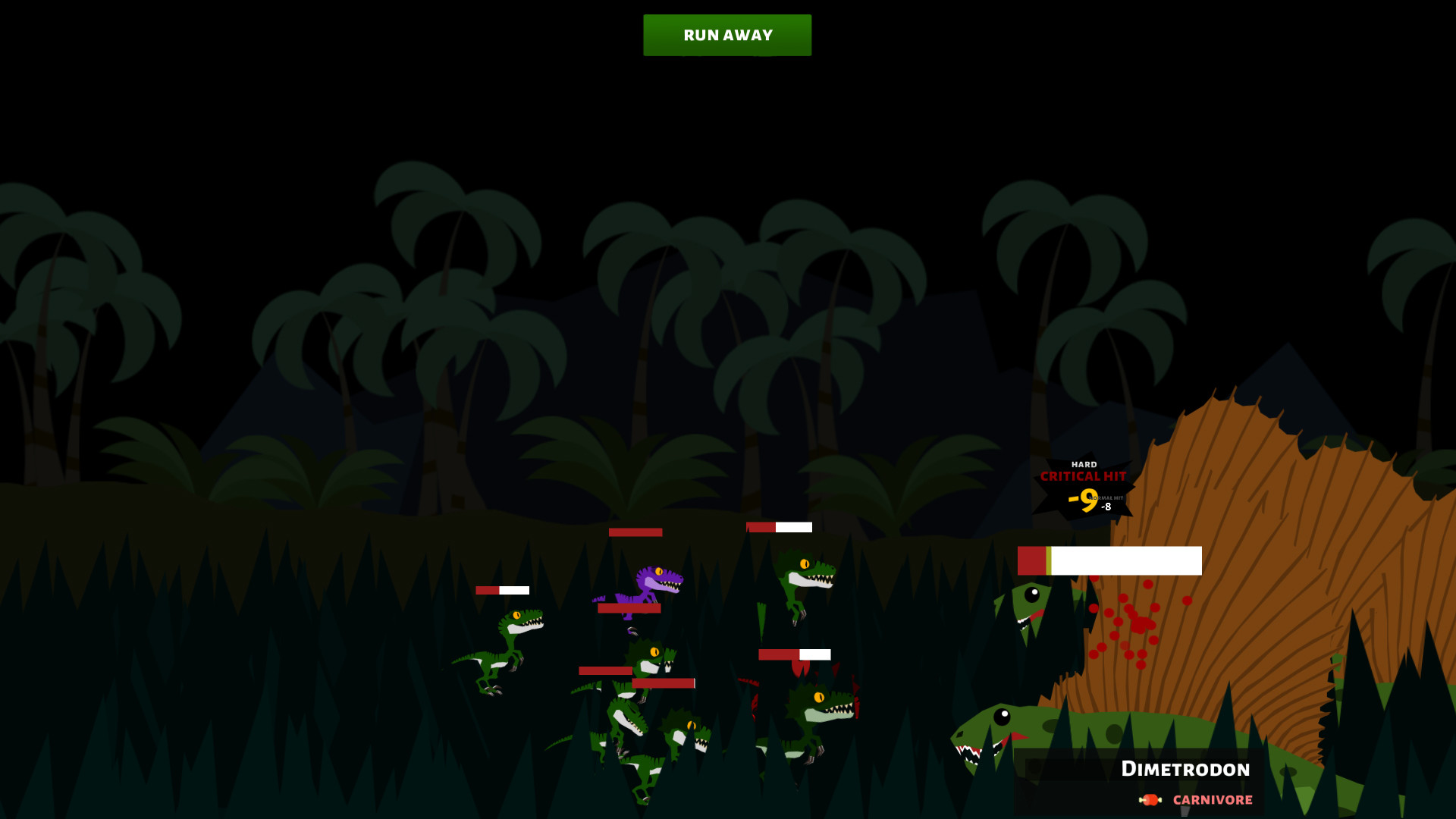Click the meat icon next to CARNIVORE label
1456x819 pixels.
(1149, 799)
